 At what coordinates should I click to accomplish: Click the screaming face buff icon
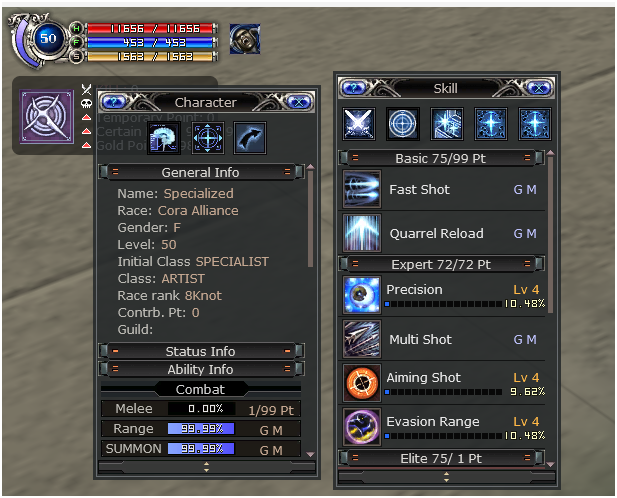click(245, 39)
